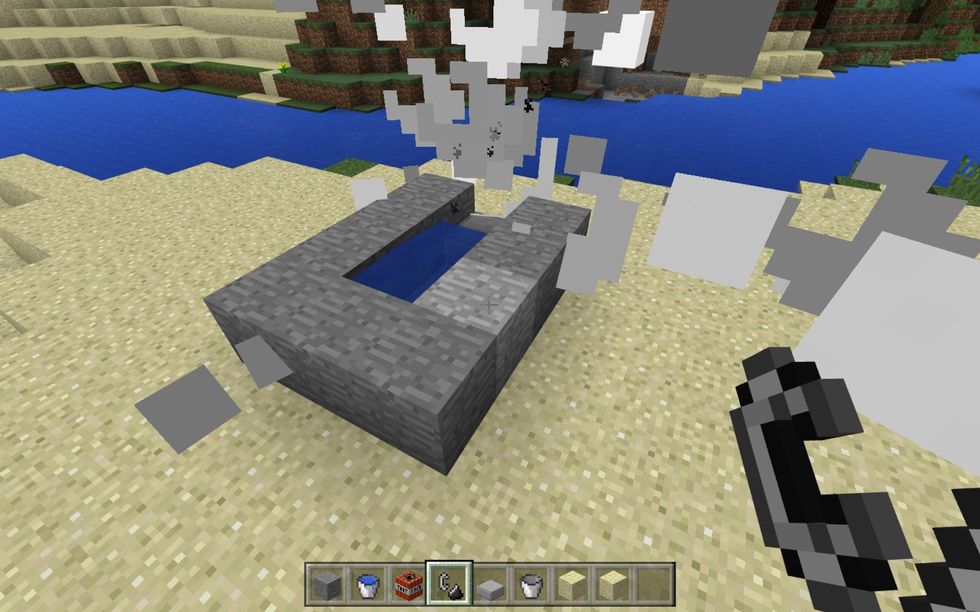This screenshot has height=612, width=980.
Task: Choose the water bucket in the hotbar
Action: pos(366,582)
